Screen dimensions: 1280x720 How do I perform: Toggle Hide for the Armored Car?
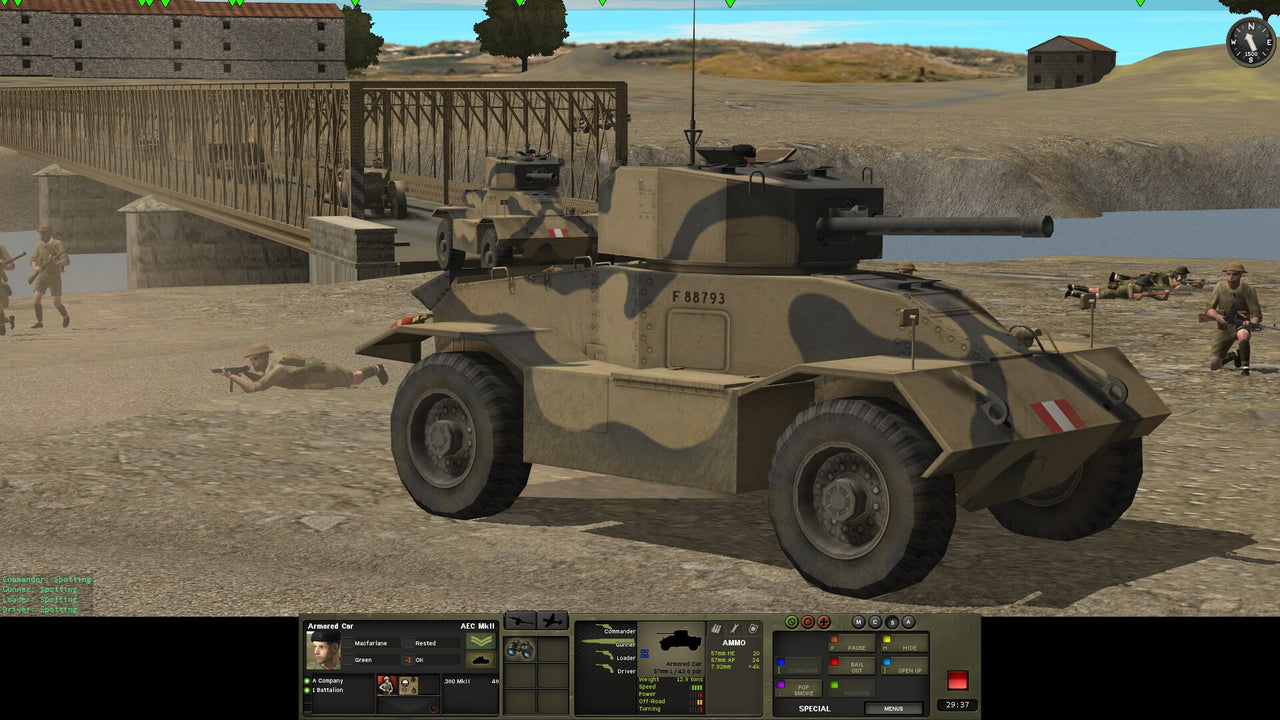tap(910, 648)
